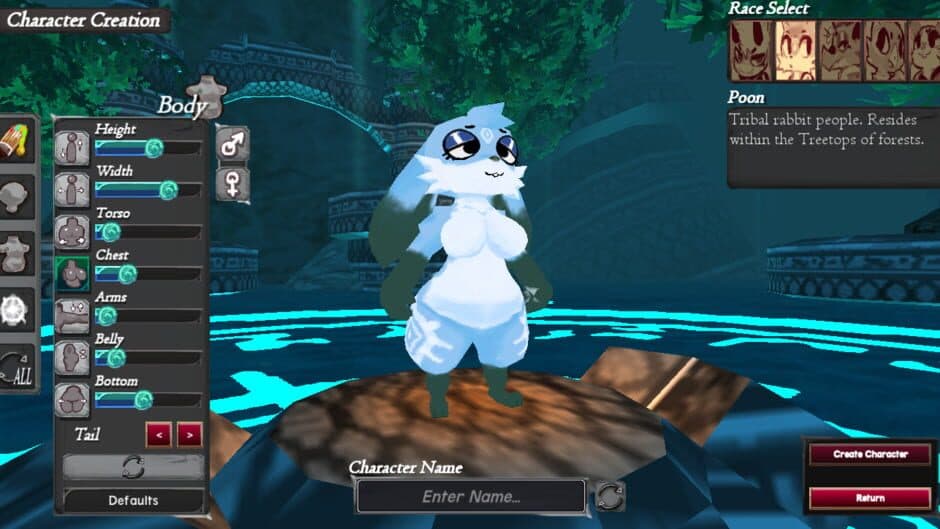Randomize body values with the refresh bar

134,467
